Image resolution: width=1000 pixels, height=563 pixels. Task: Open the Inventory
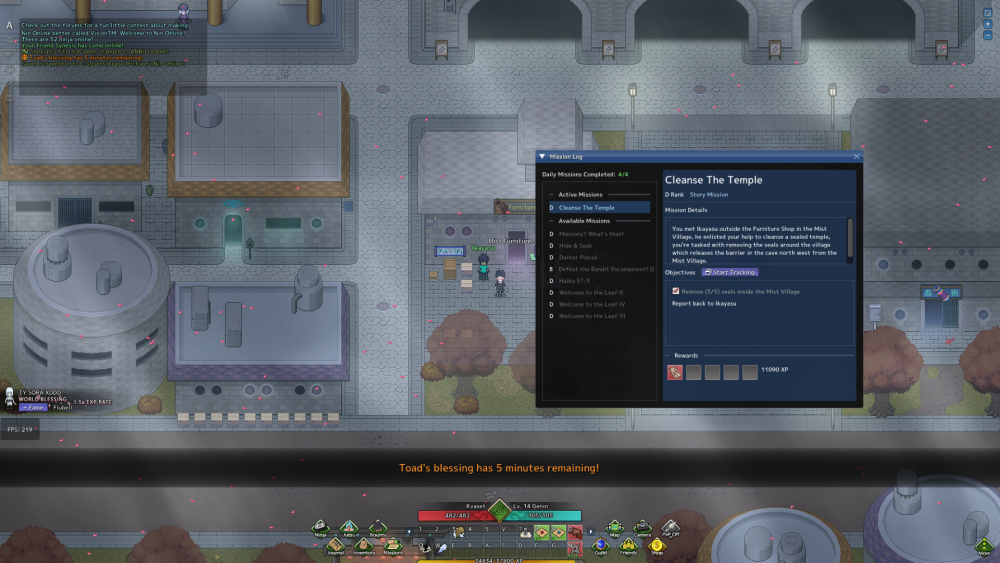coord(363,545)
